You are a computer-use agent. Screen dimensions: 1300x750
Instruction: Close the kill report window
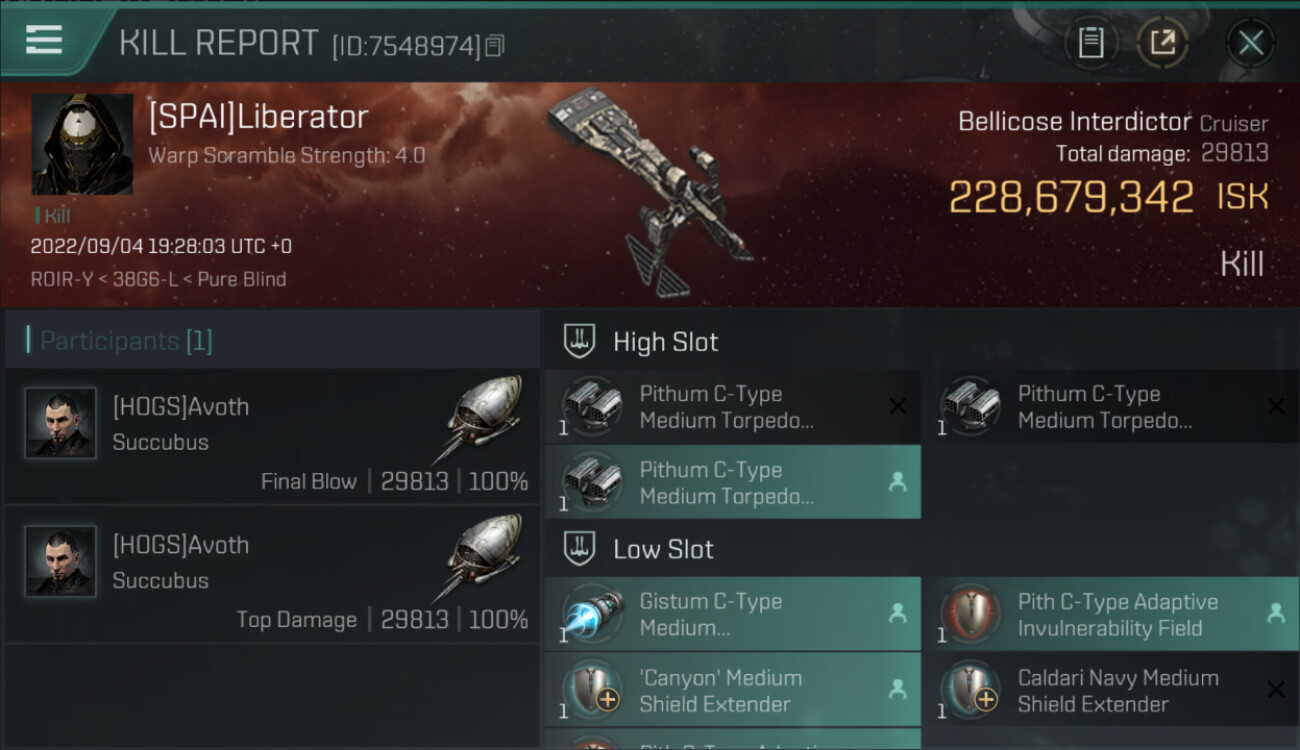click(x=1250, y=43)
